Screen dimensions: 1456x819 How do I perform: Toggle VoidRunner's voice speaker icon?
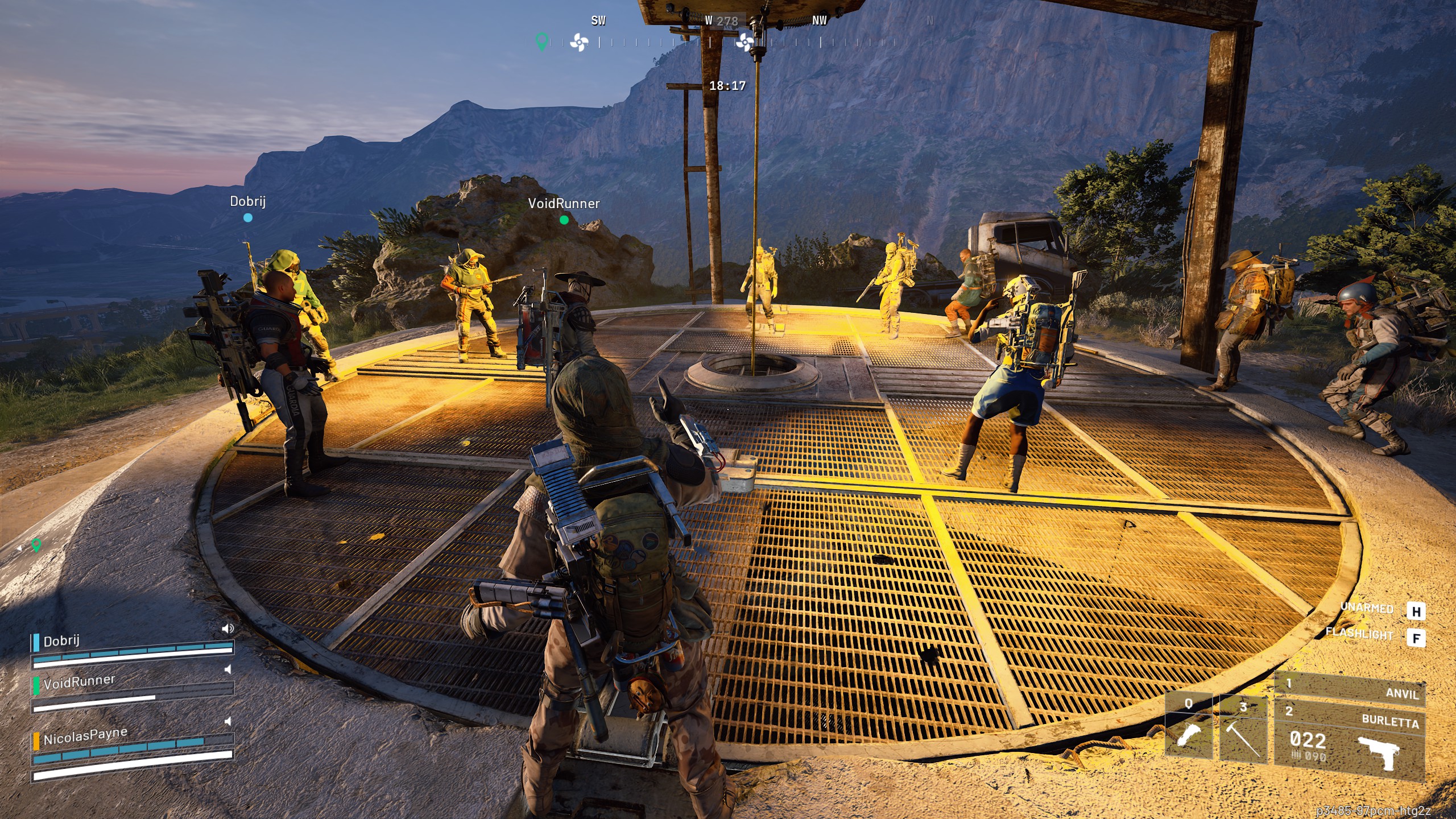coord(228,669)
